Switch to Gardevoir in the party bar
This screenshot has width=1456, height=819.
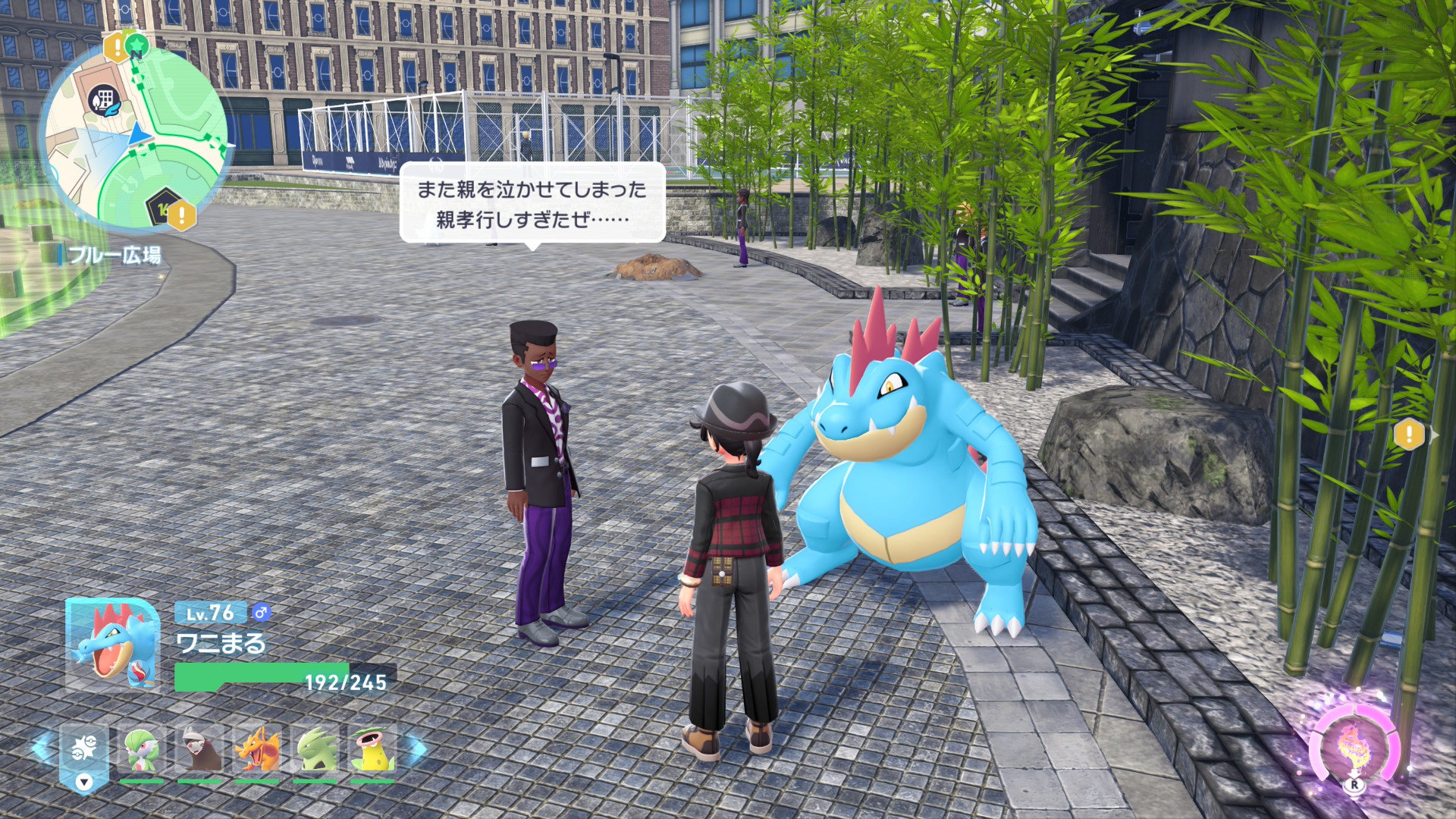point(141,750)
